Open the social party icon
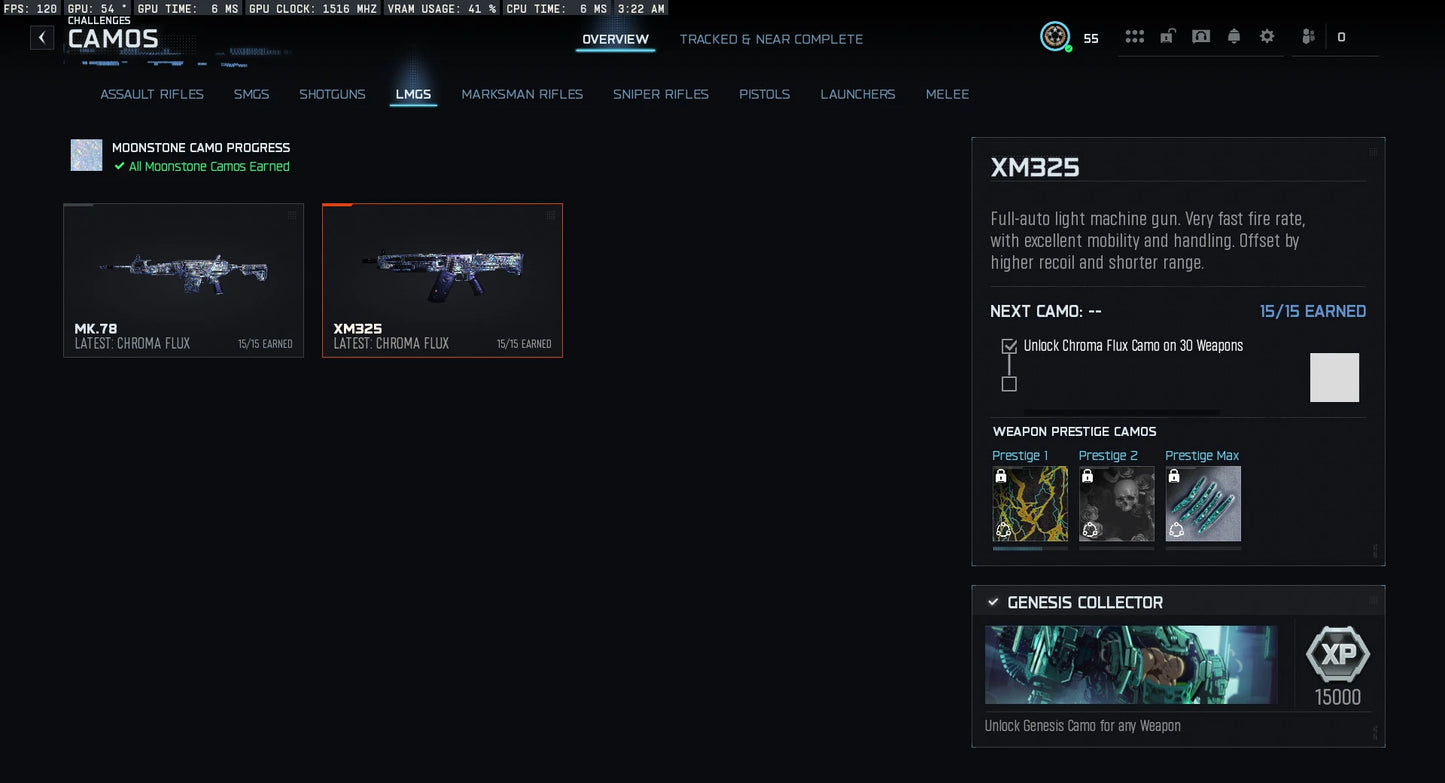Viewport: 1445px width, 783px height. click(x=1307, y=35)
